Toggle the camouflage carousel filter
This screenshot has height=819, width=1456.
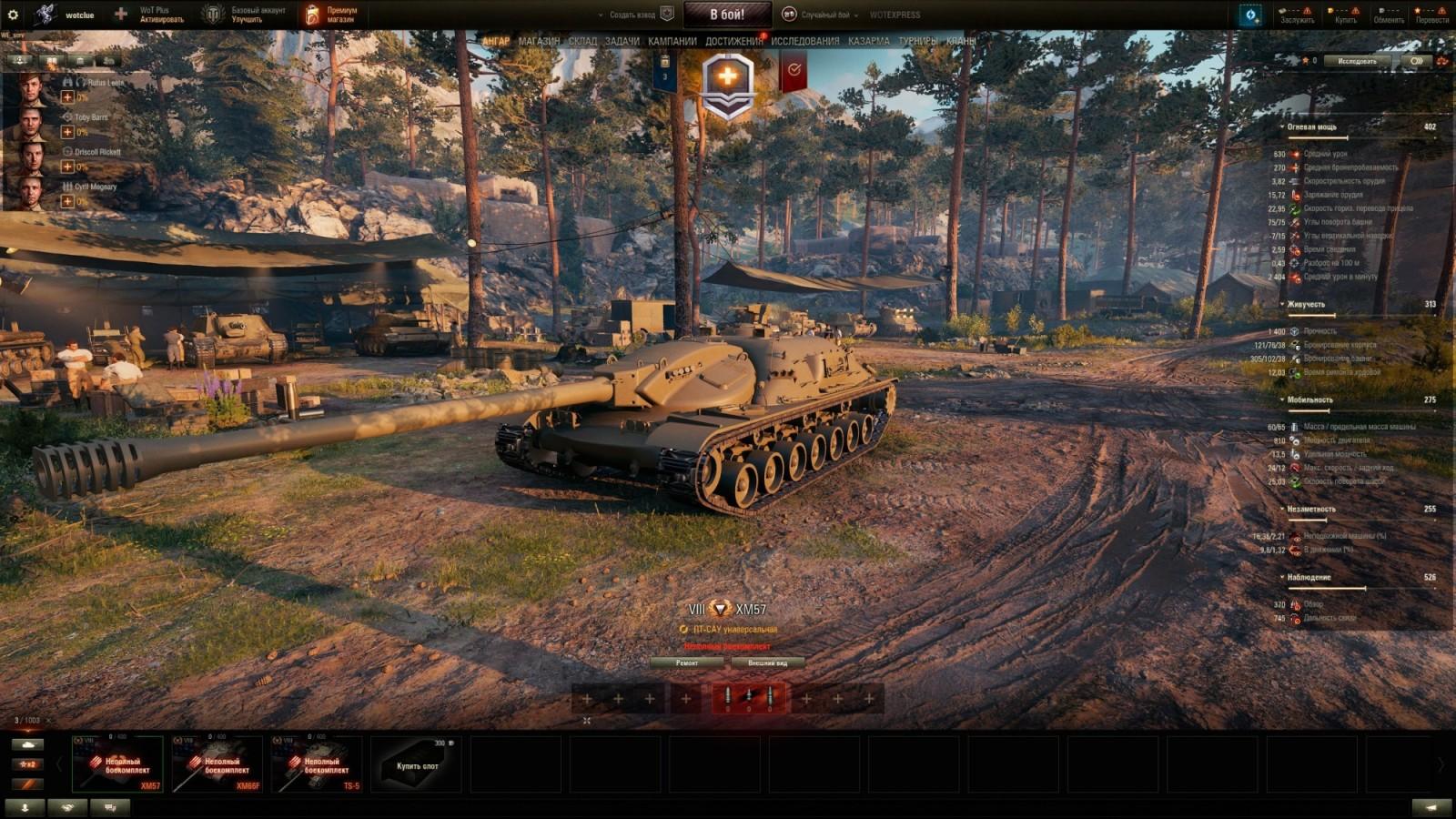[28, 783]
